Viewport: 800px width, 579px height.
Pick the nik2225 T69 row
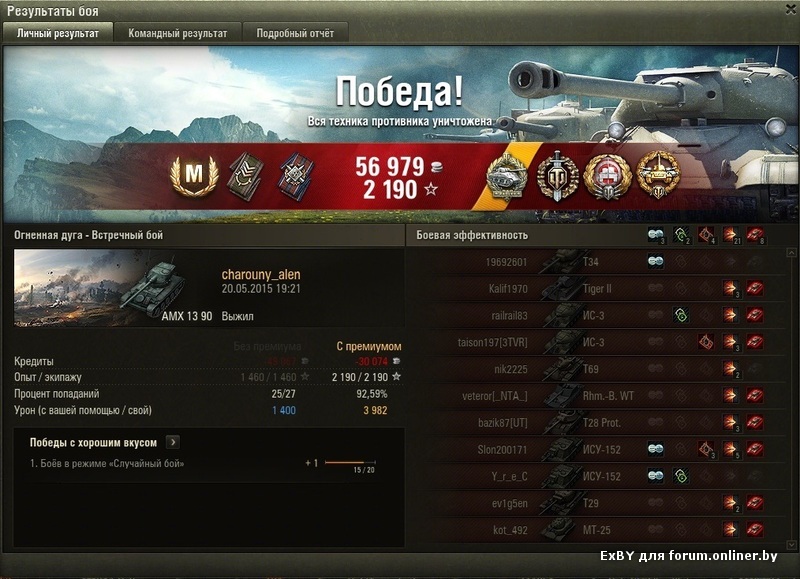point(598,369)
